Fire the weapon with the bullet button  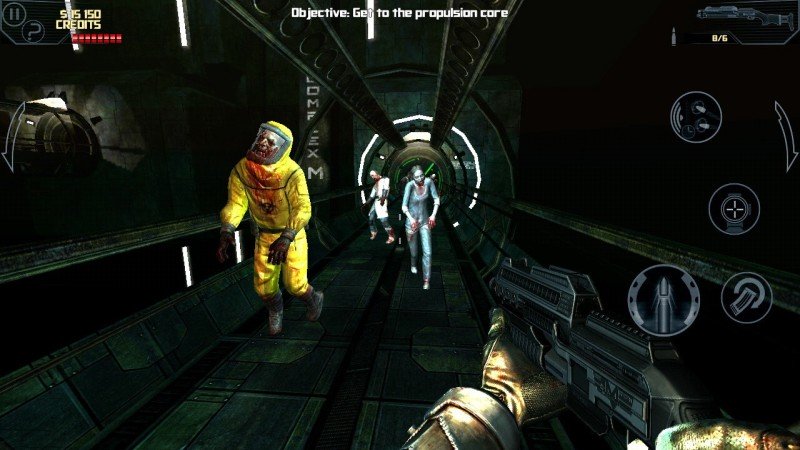coord(663,299)
